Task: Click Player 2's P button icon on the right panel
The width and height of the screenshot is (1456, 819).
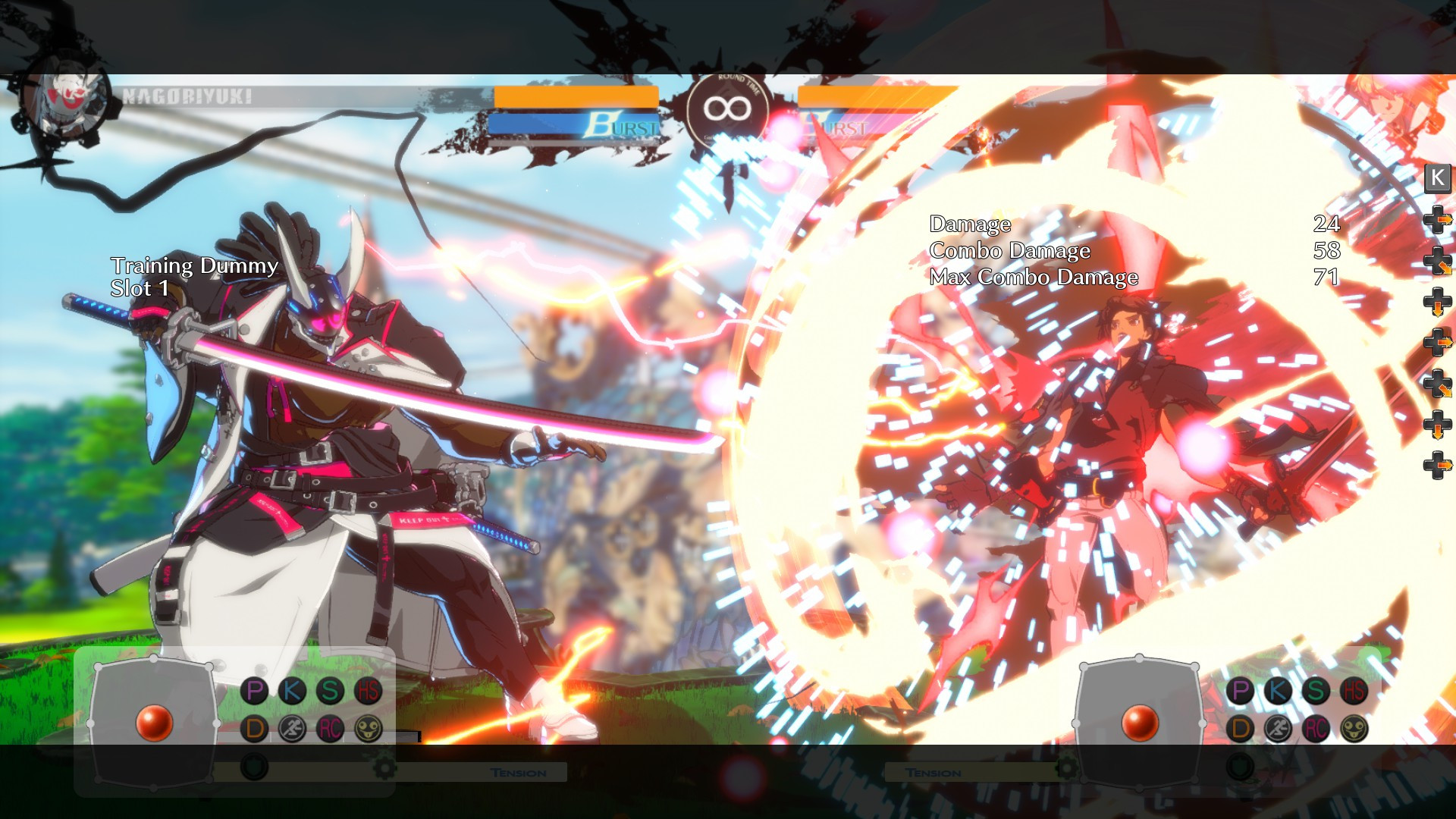Action: [x=1241, y=690]
